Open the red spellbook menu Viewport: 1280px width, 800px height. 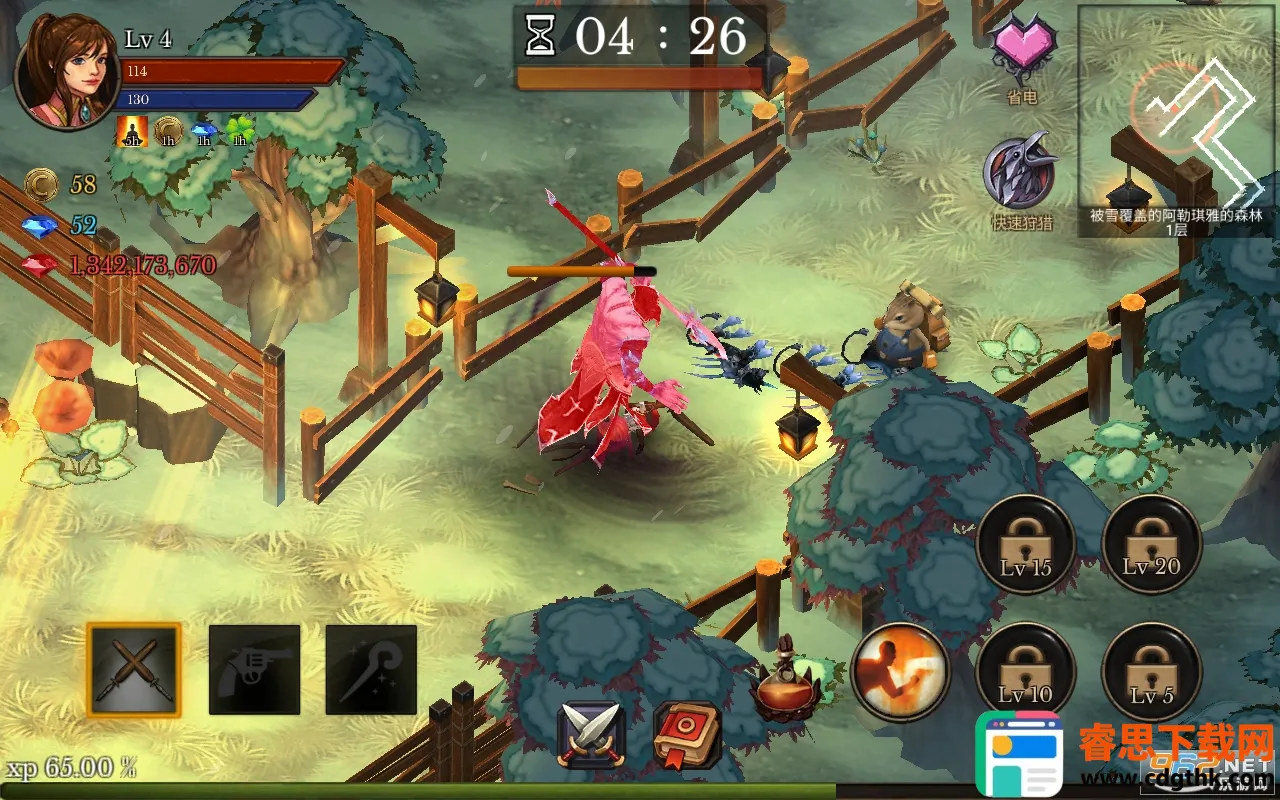point(688,735)
